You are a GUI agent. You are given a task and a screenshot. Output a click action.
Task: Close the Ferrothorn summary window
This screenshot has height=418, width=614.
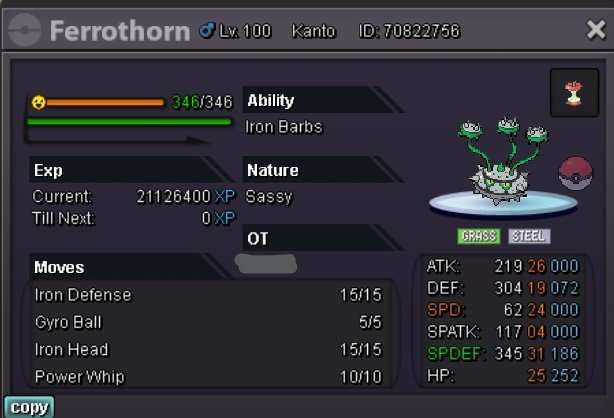tap(595, 30)
